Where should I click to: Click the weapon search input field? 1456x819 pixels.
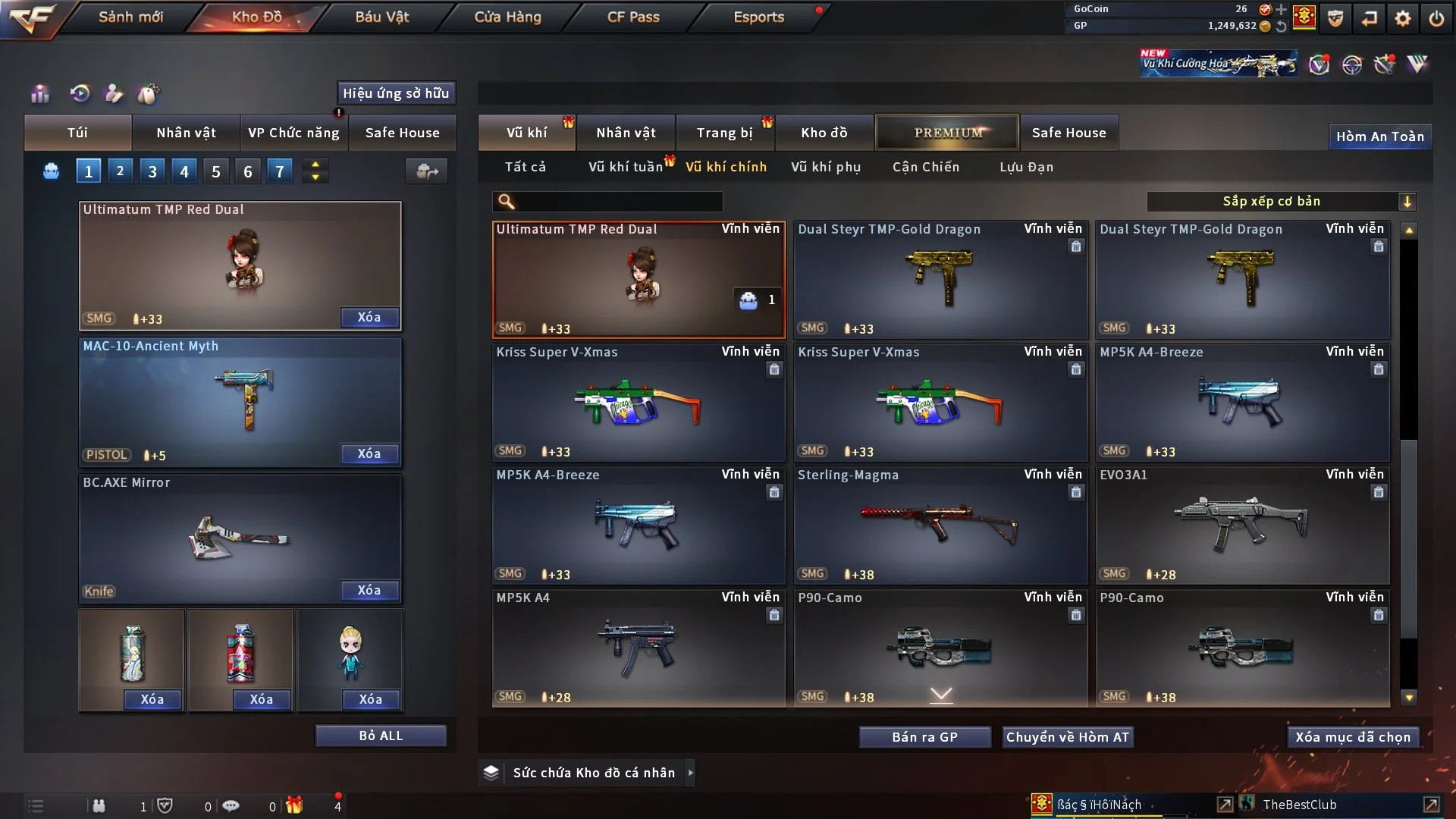point(614,202)
